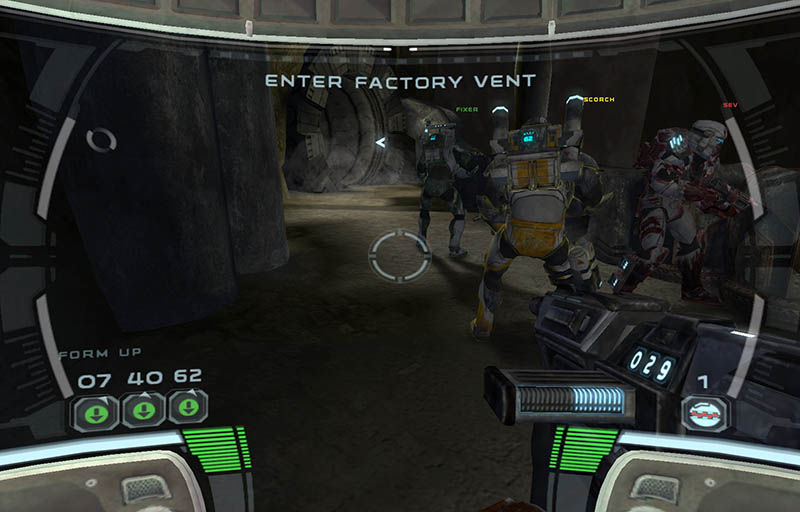The width and height of the screenshot is (800, 512).
Task: Select squad member 40 status icon
Action: click(143, 410)
